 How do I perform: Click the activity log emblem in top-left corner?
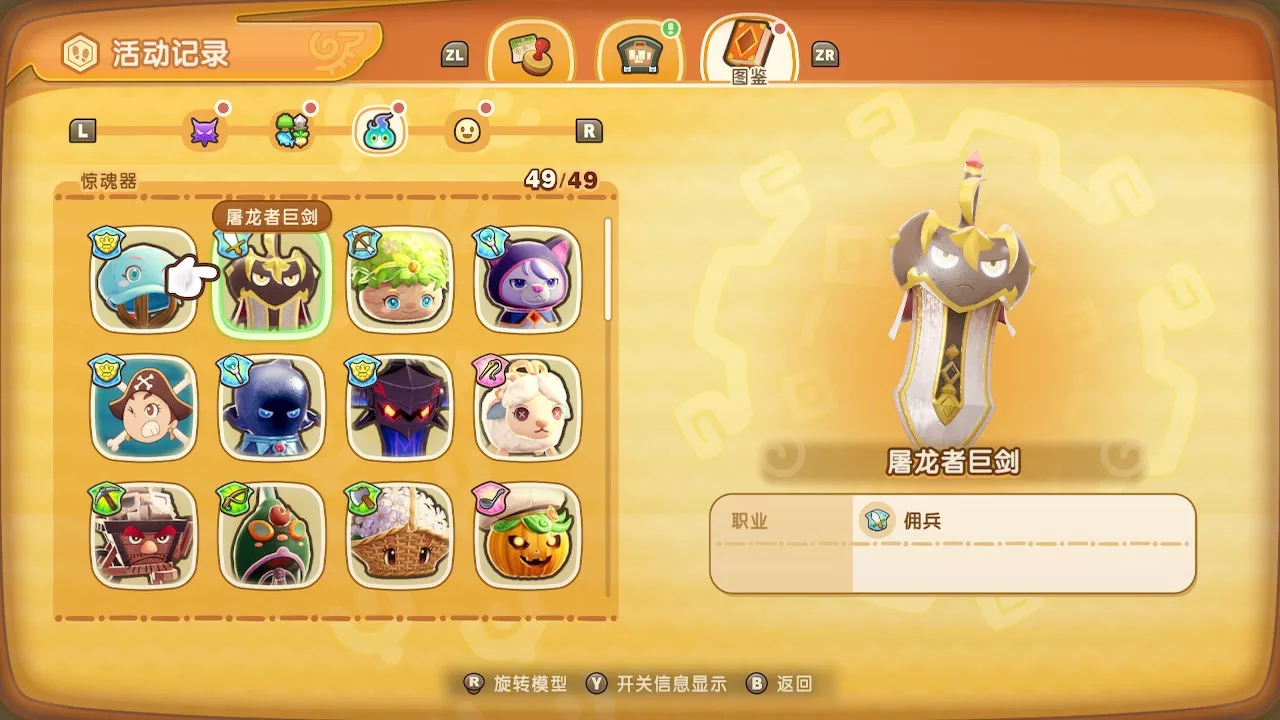tap(82, 54)
